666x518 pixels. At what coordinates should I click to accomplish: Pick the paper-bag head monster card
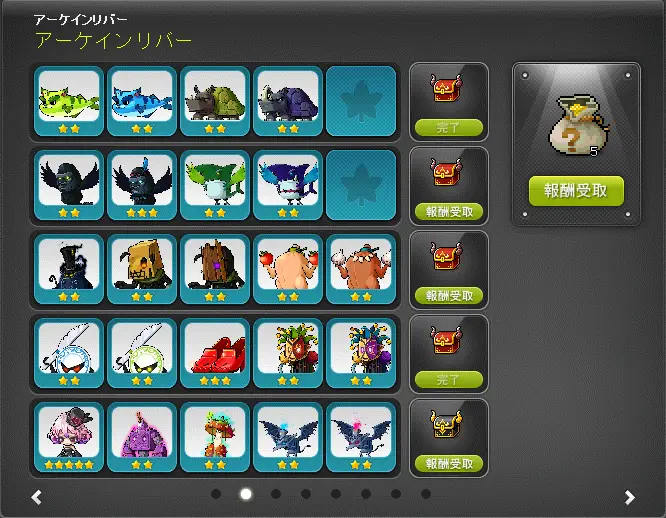tap(142, 269)
